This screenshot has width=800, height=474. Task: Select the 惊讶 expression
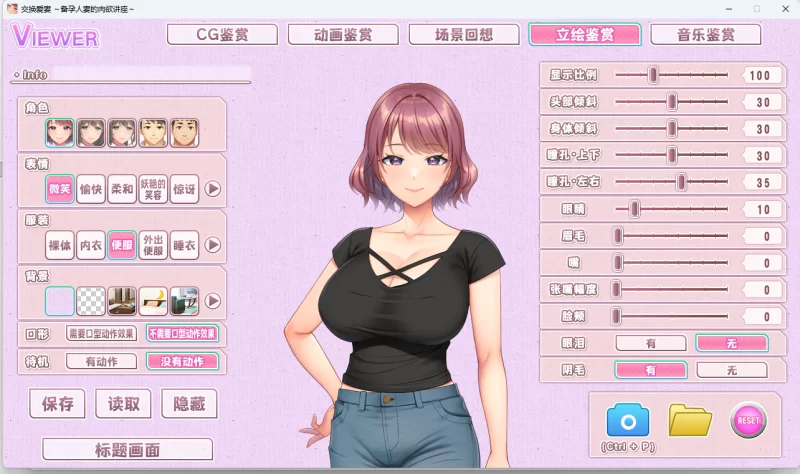pos(184,189)
